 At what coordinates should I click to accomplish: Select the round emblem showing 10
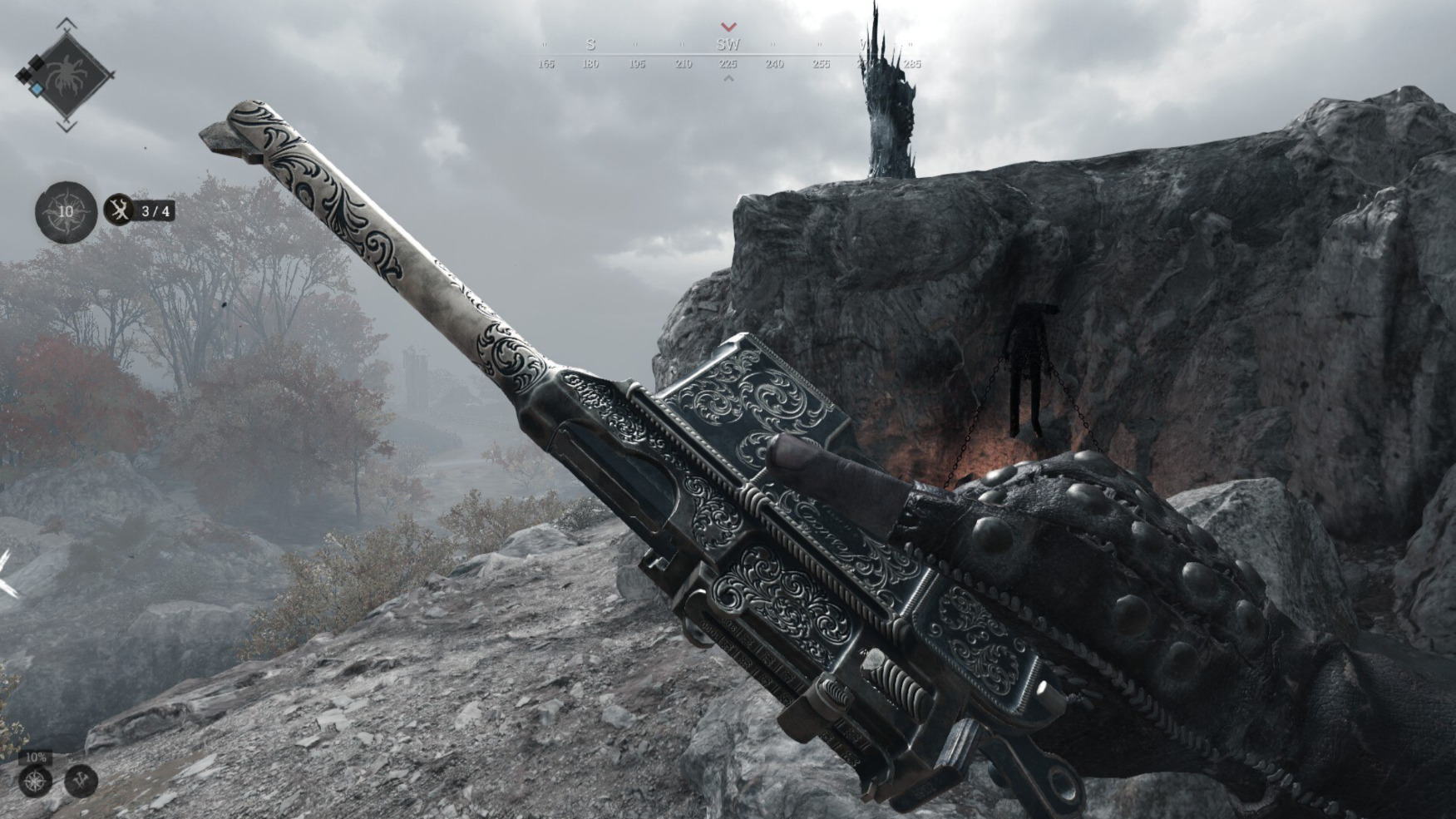[66, 211]
